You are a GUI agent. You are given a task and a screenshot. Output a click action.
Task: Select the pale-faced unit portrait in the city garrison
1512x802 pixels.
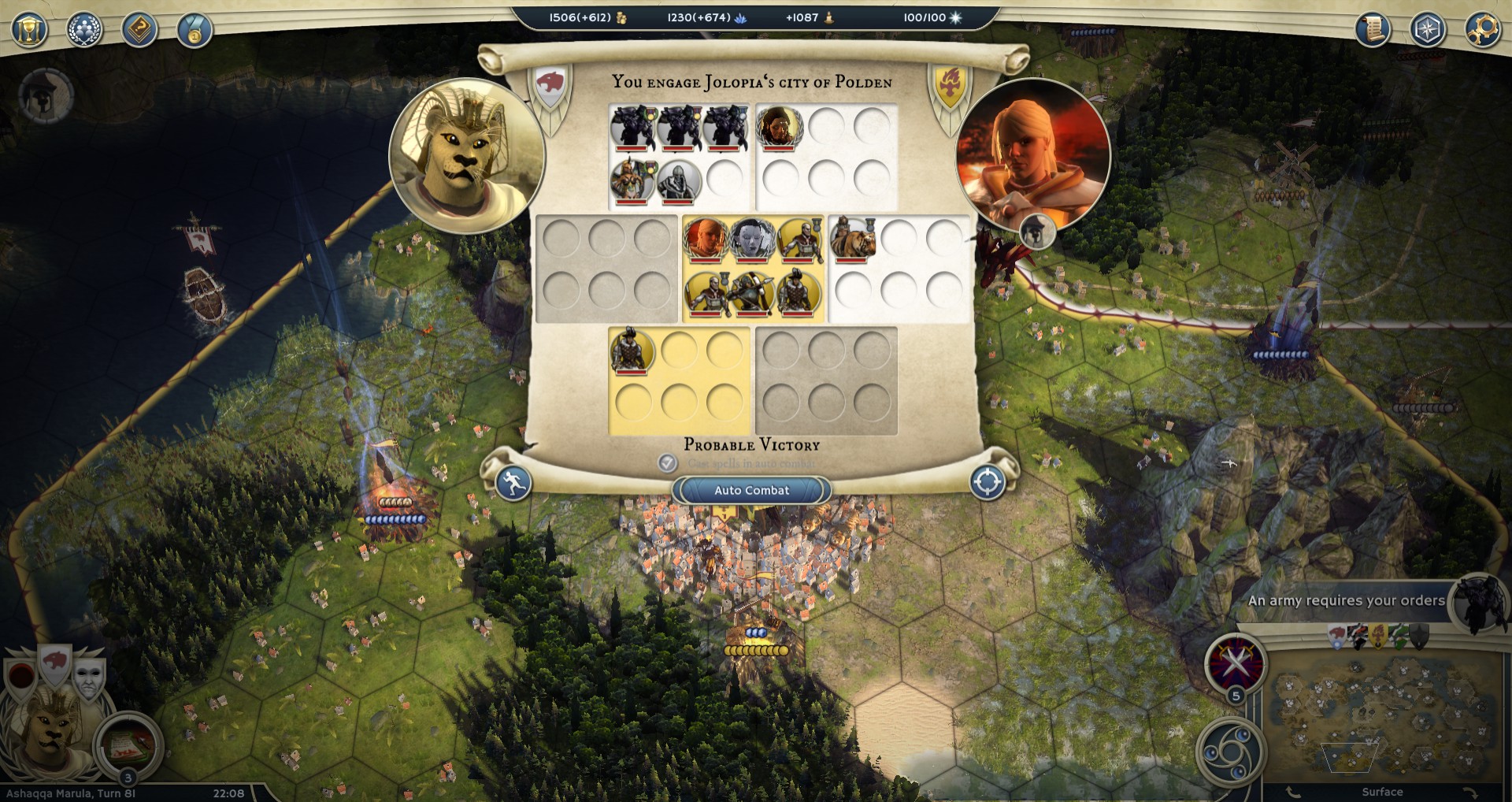(751, 239)
